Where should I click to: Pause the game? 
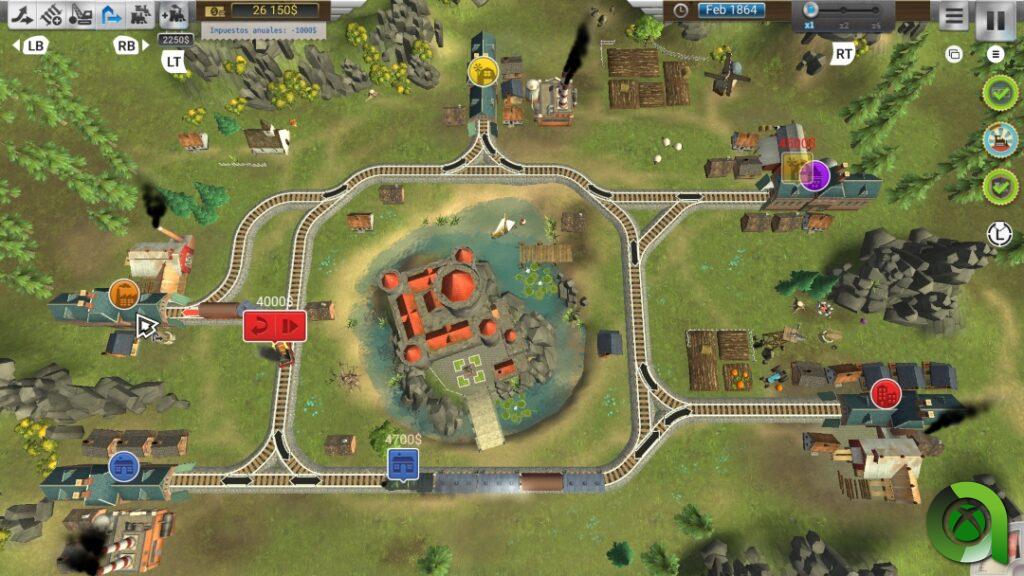(995, 19)
